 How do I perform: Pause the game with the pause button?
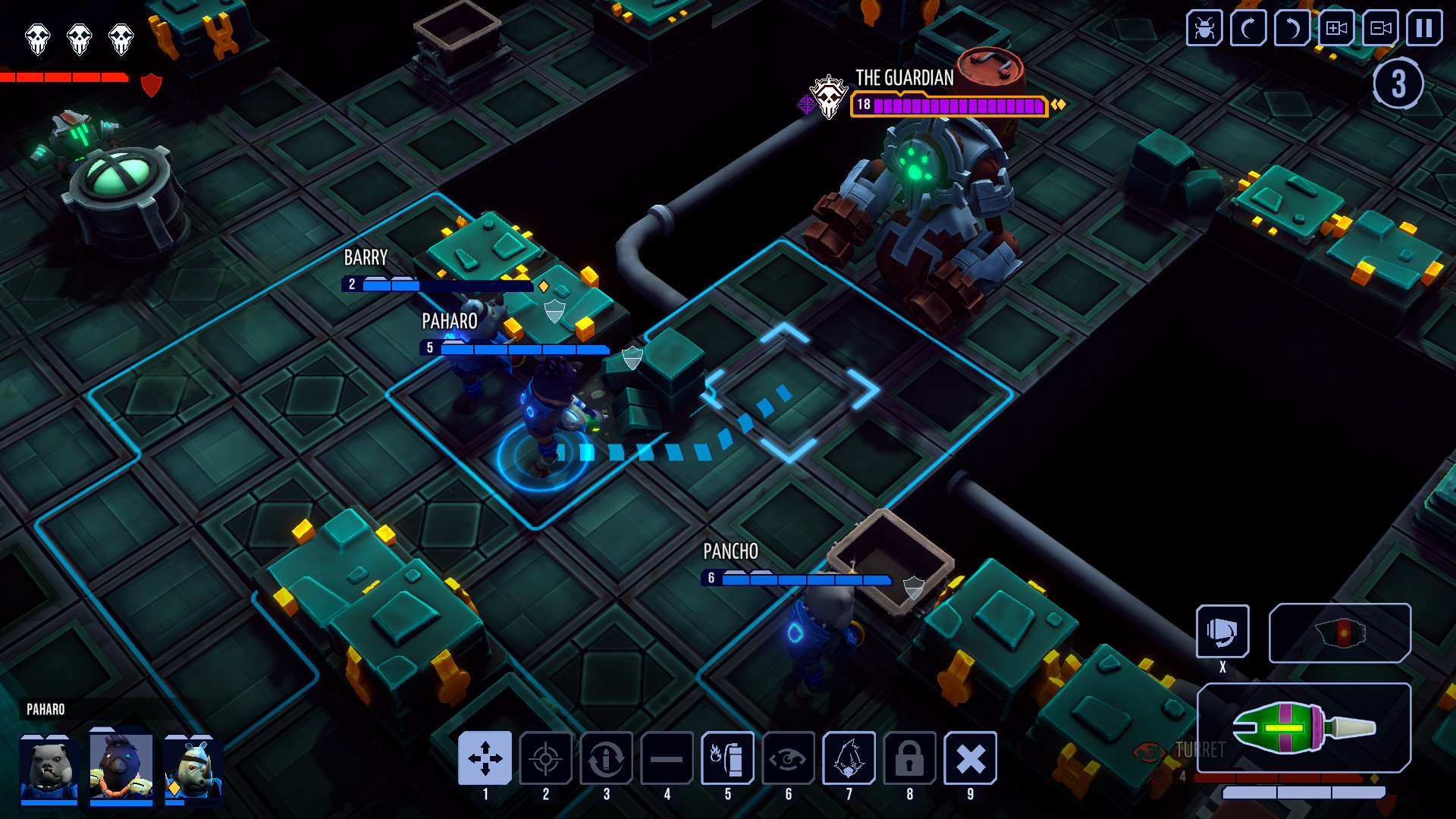coord(1424,28)
